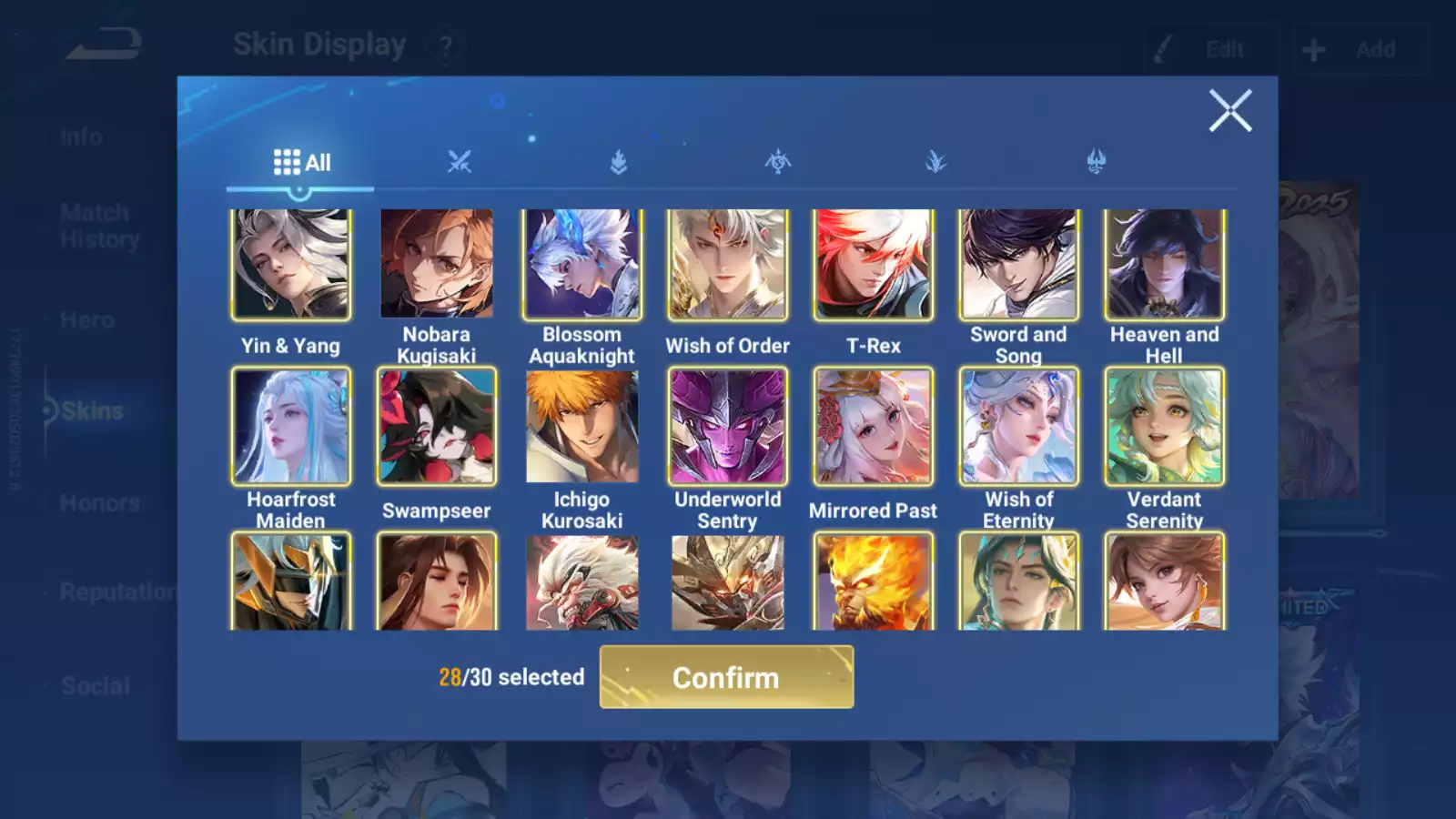This screenshot has height=819, width=1456.
Task: Choose the Mirrored Past skin
Action: tap(874, 426)
